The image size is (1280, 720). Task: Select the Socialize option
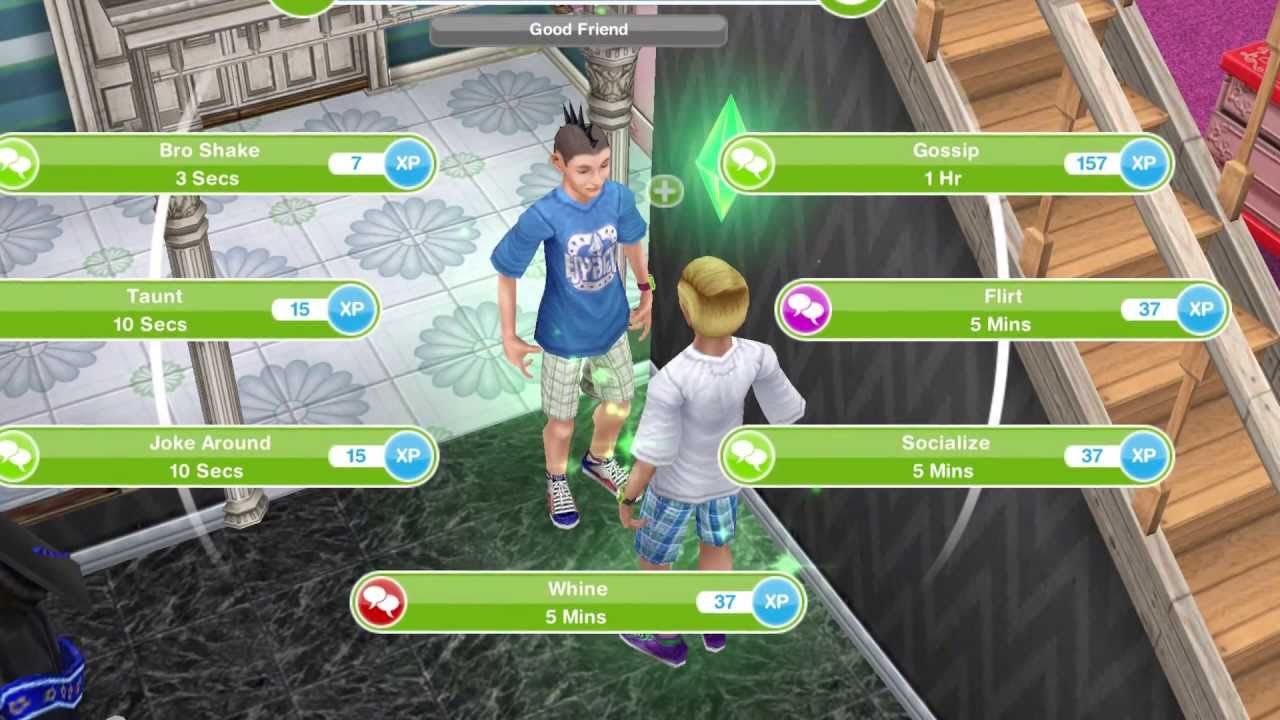click(x=944, y=456)
